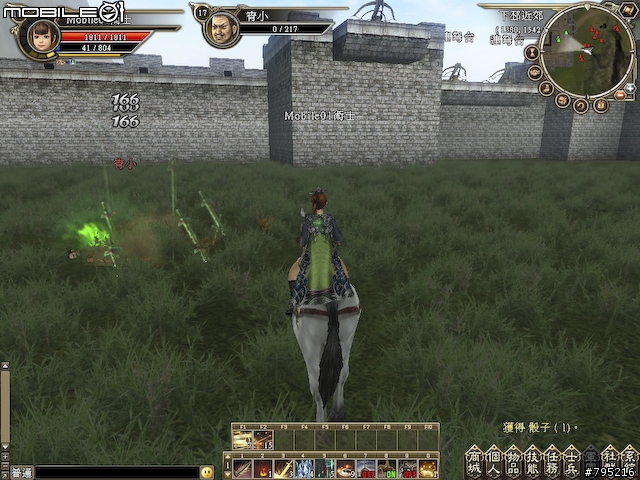Use the first item in the F-key bar
Screen dimensions: 640x480
(x=243, y=440)
